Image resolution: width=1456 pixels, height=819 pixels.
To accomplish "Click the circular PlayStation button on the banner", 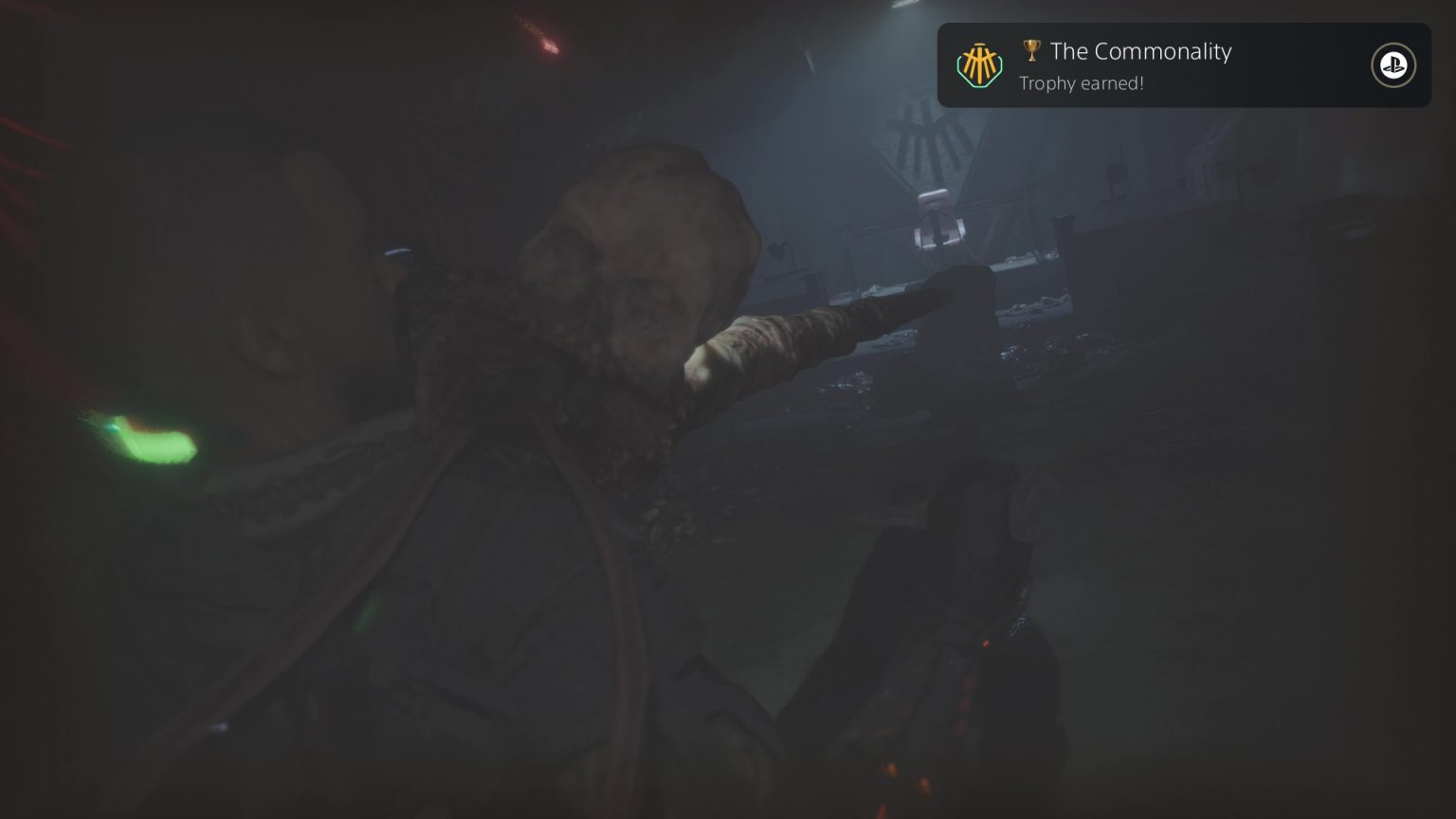I will point(1392,64).
